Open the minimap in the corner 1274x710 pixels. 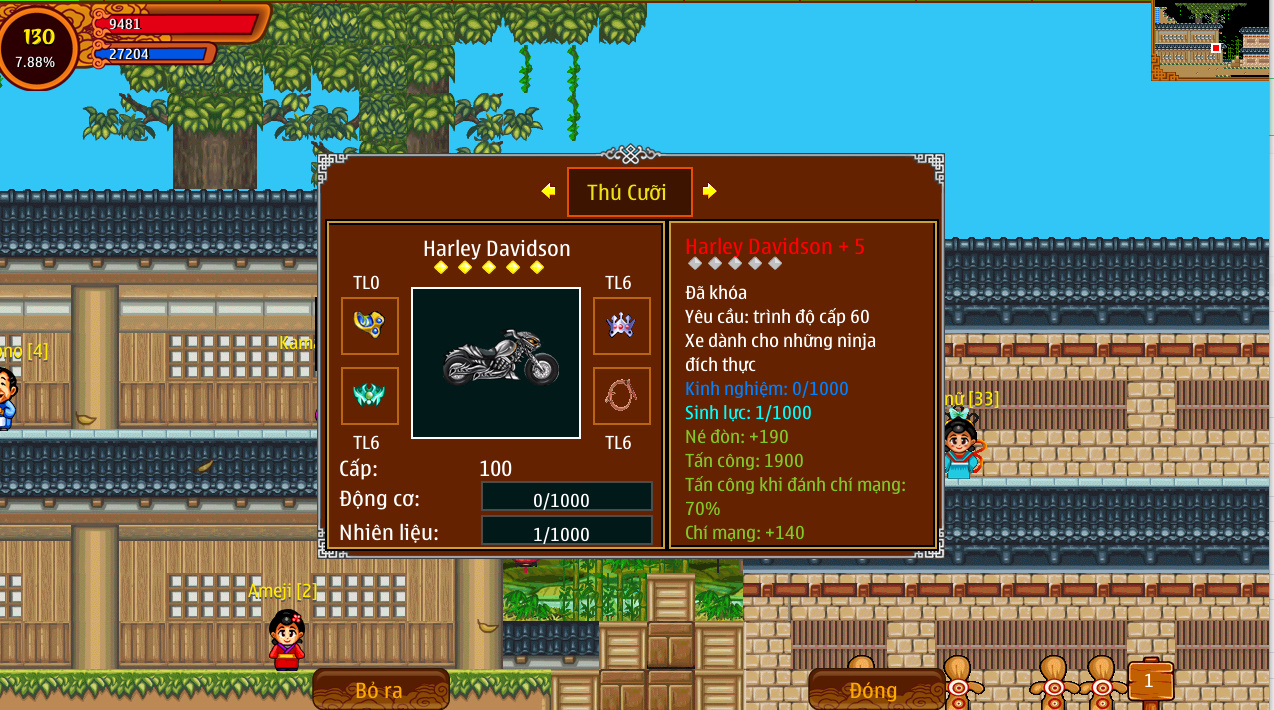(1211, 40)
